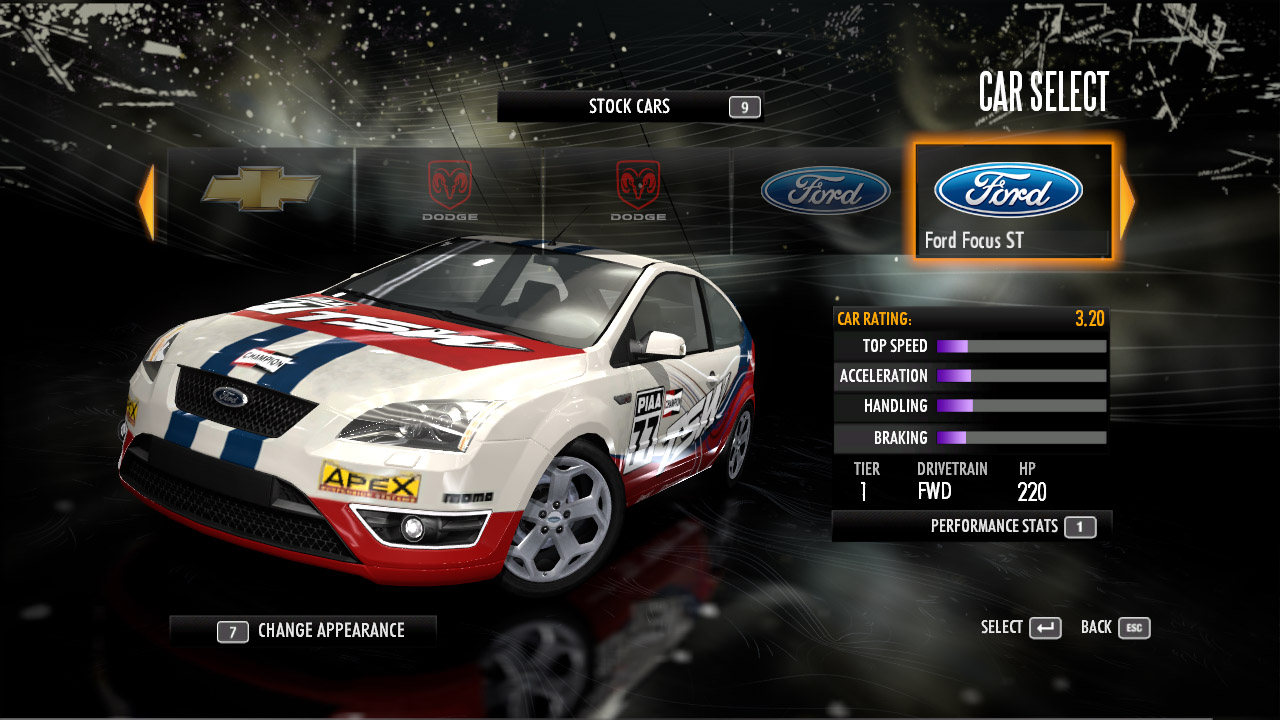This screenshot has width=1280, height=720.
Task: Select the Chevrolet logo tile
Action: click(x=261, y=189)
